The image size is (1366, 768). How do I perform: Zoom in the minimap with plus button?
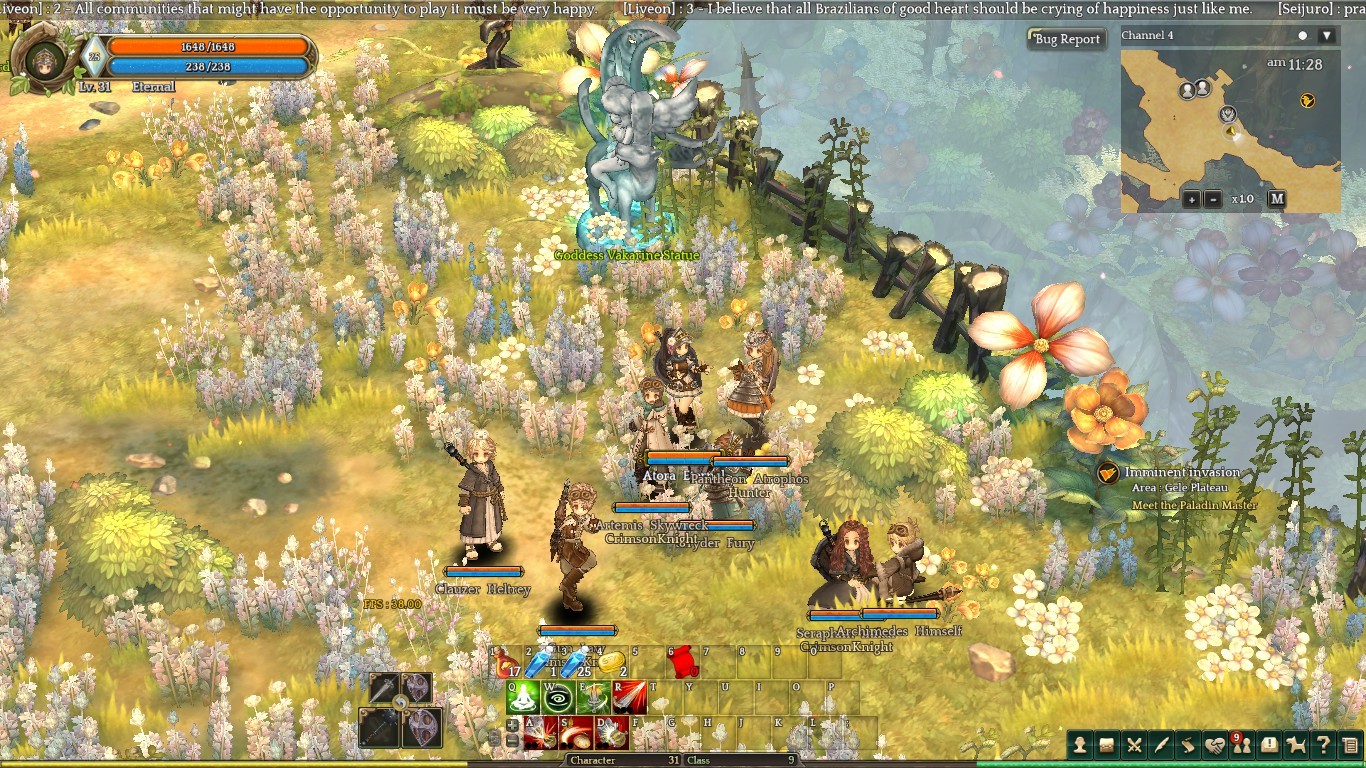(1191, 199)
